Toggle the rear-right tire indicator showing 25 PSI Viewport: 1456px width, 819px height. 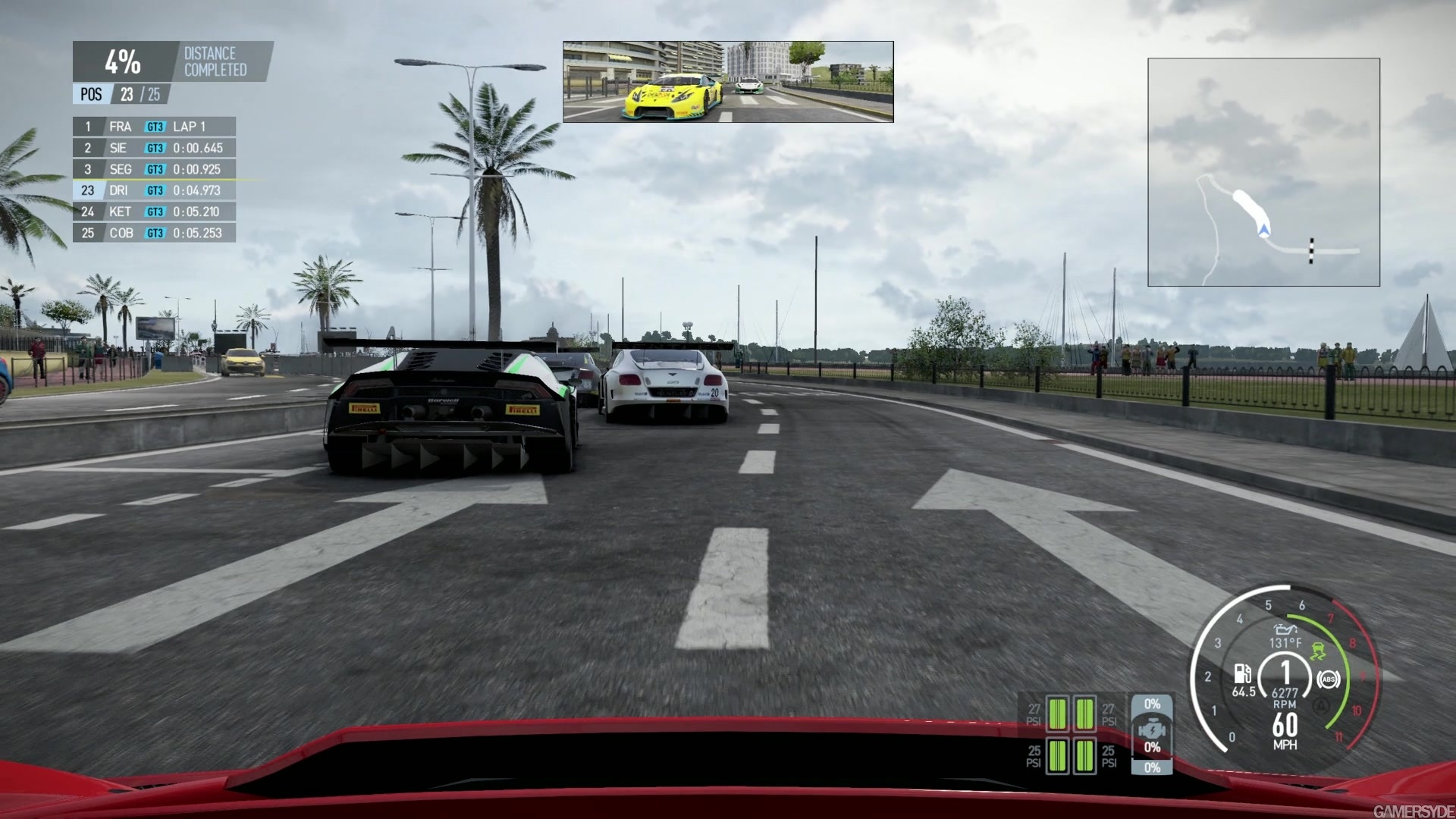1085,757
